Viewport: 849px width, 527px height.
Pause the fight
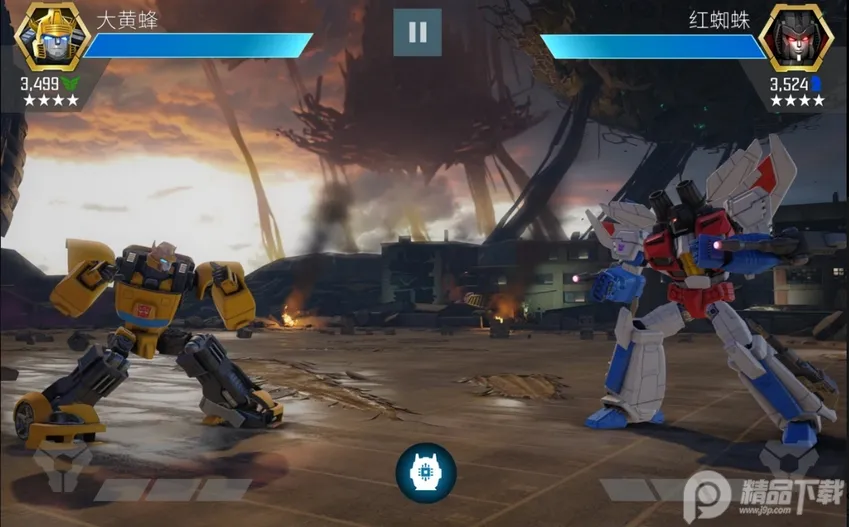417,33
